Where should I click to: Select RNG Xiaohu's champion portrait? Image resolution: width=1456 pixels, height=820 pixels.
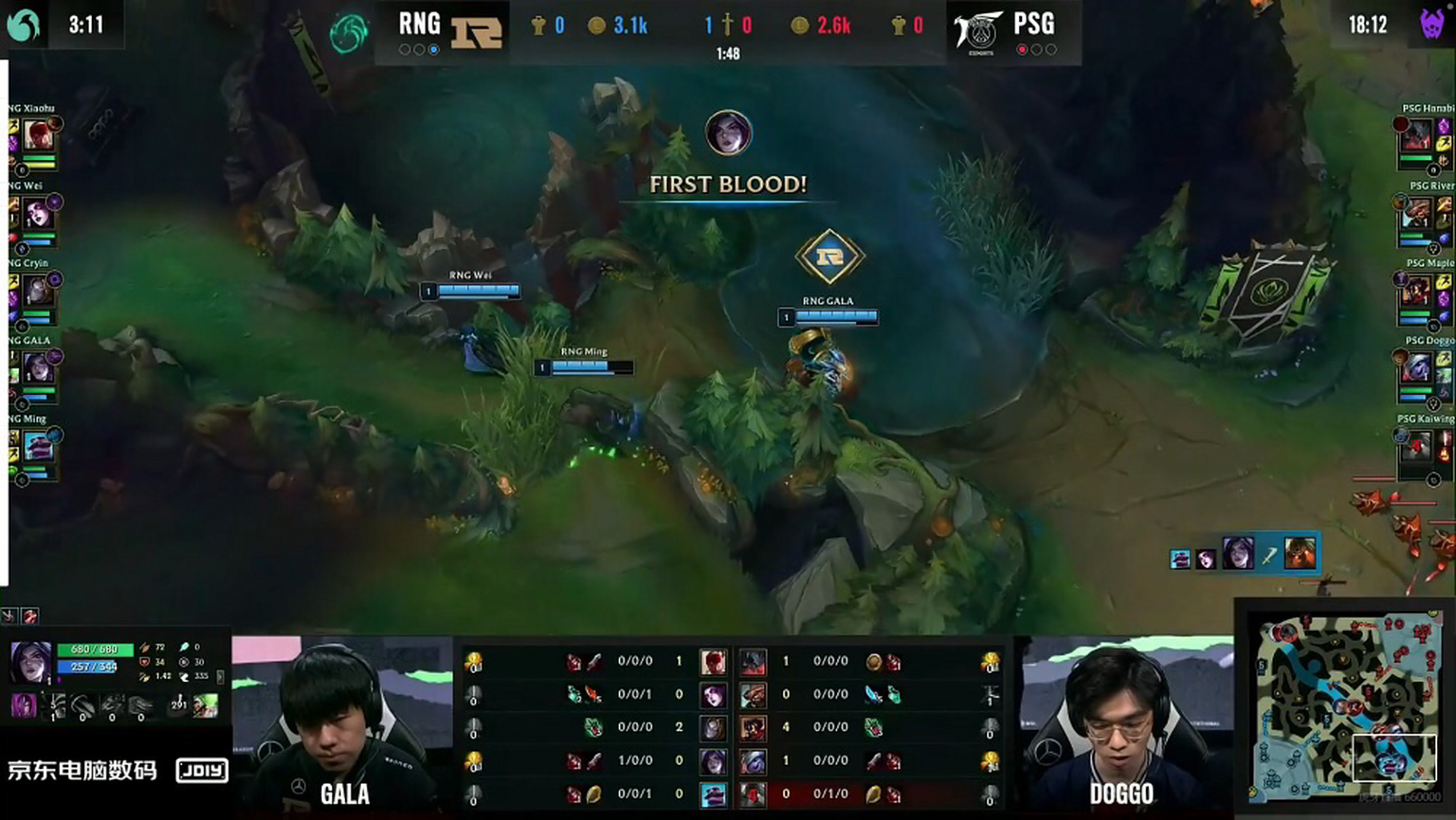coord(38,136)
